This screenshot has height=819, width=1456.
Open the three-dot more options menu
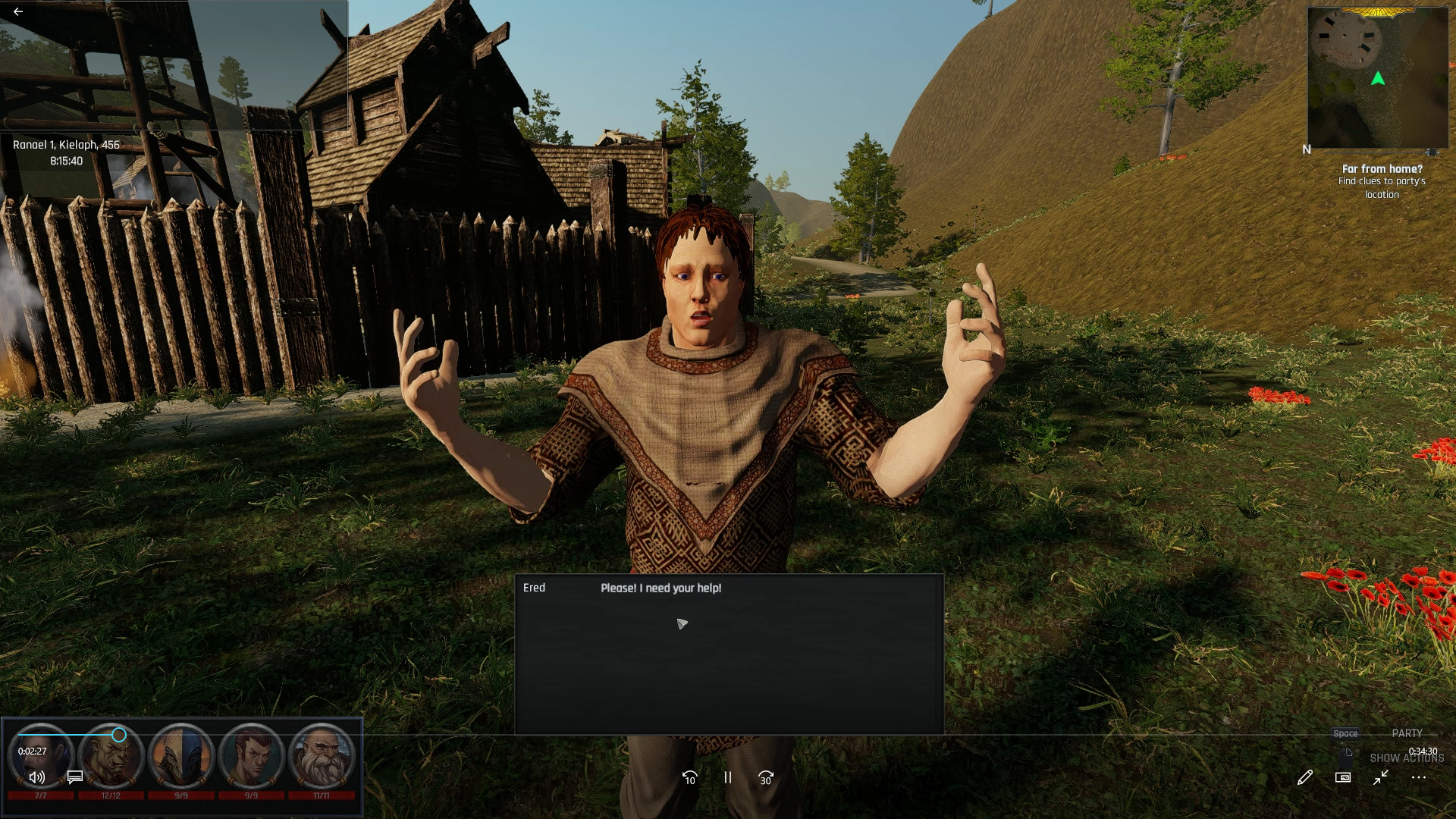pos(1418,778)
